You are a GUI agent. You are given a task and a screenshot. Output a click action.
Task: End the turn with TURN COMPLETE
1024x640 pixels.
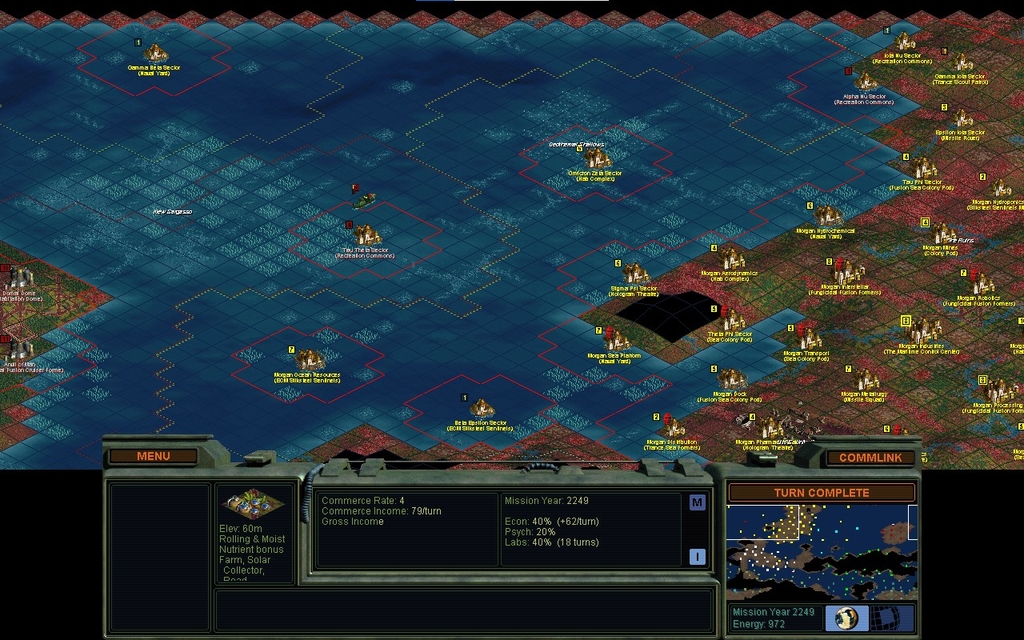[x=821, y=493]
